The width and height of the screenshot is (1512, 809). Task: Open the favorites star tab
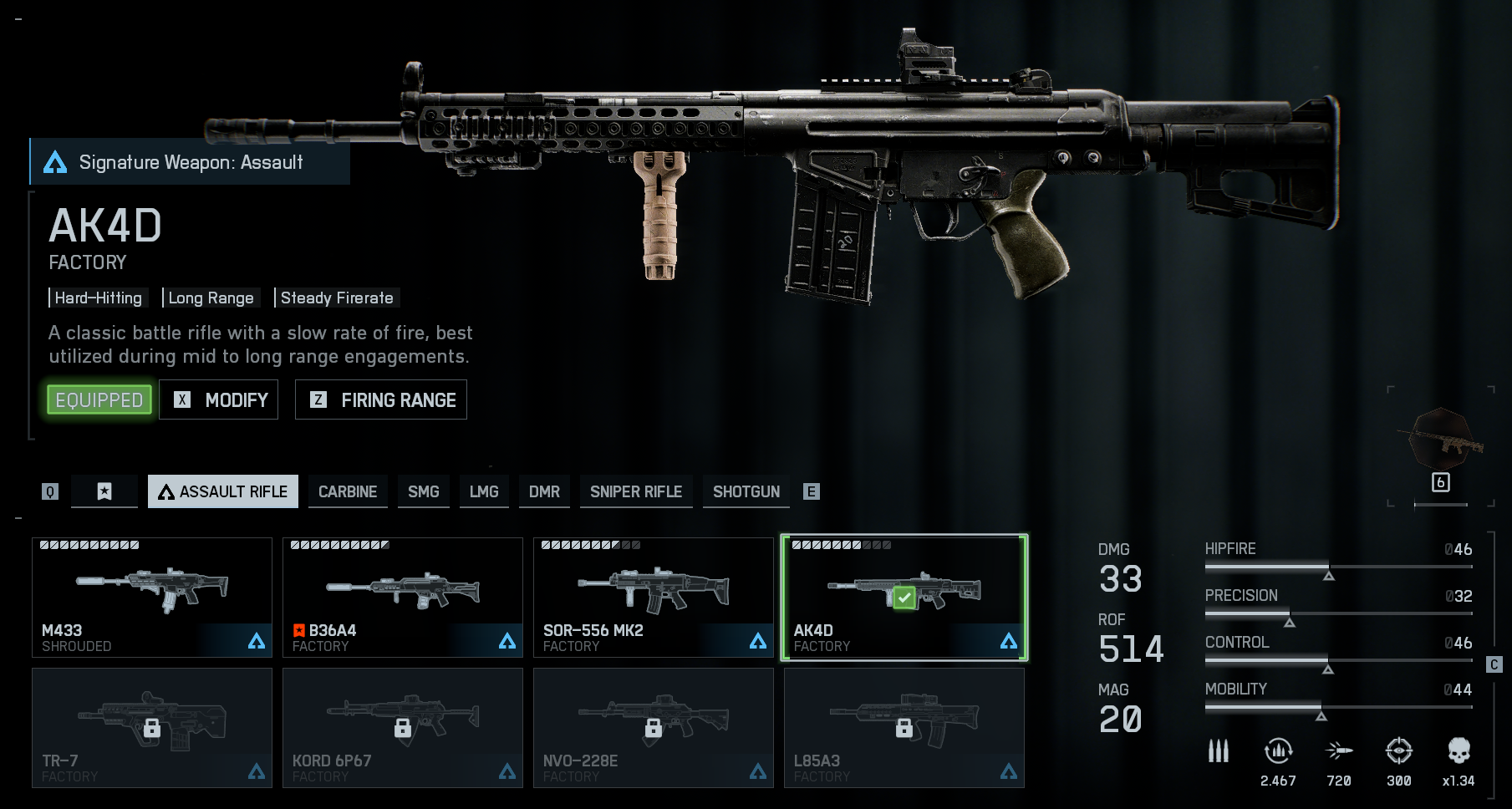click(x=104, y=491)
